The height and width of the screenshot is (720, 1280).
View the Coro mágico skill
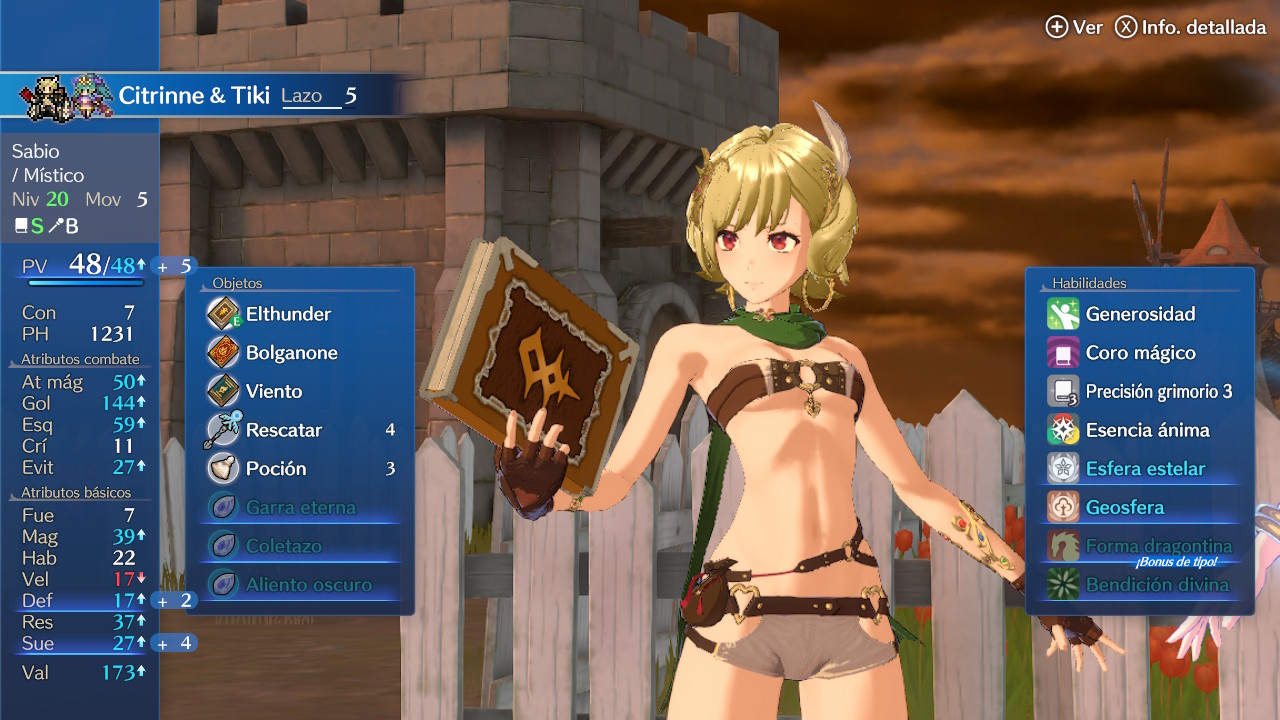click(1140, 353)
